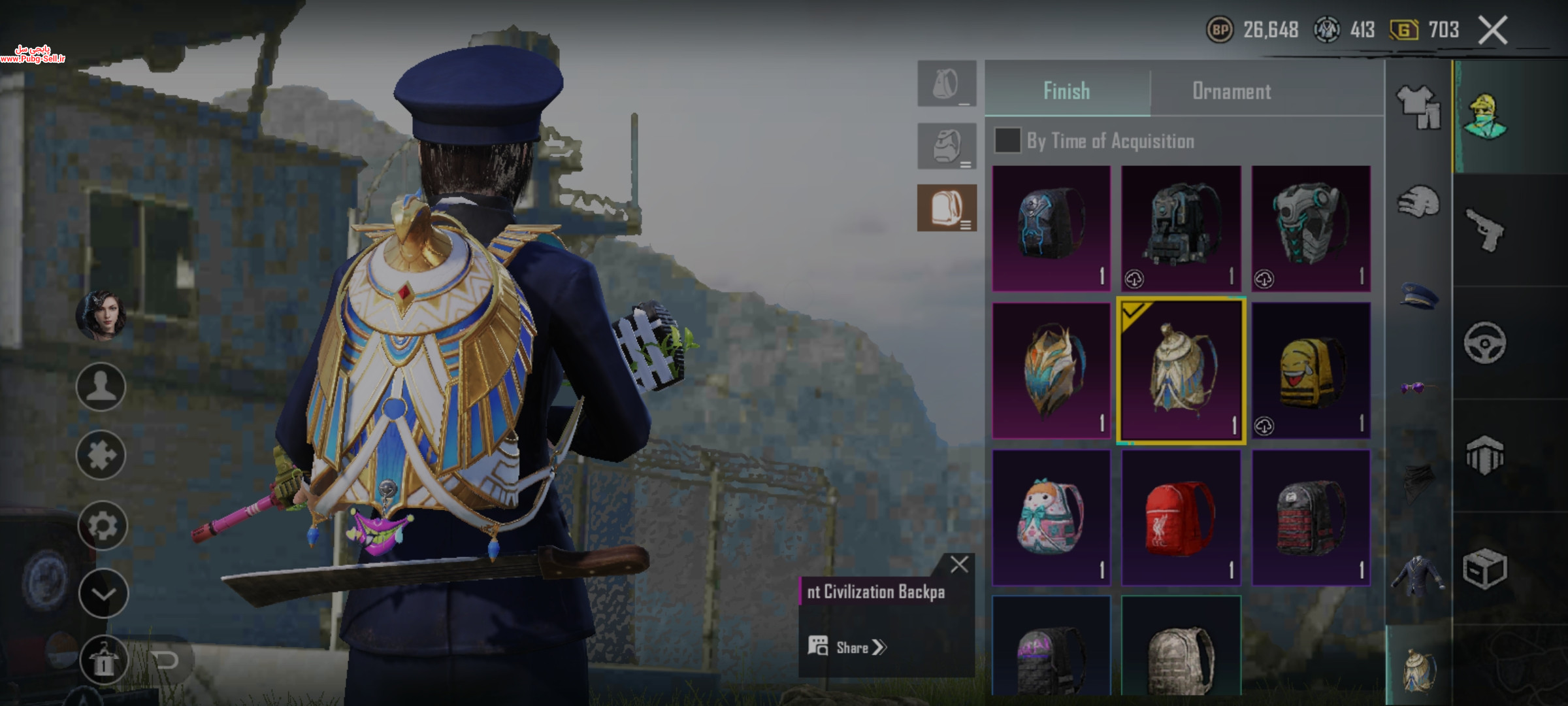The image size is (1568, 706).
Task: Choose the red Liverpool backpack
Action: [x=1181, y=517]
